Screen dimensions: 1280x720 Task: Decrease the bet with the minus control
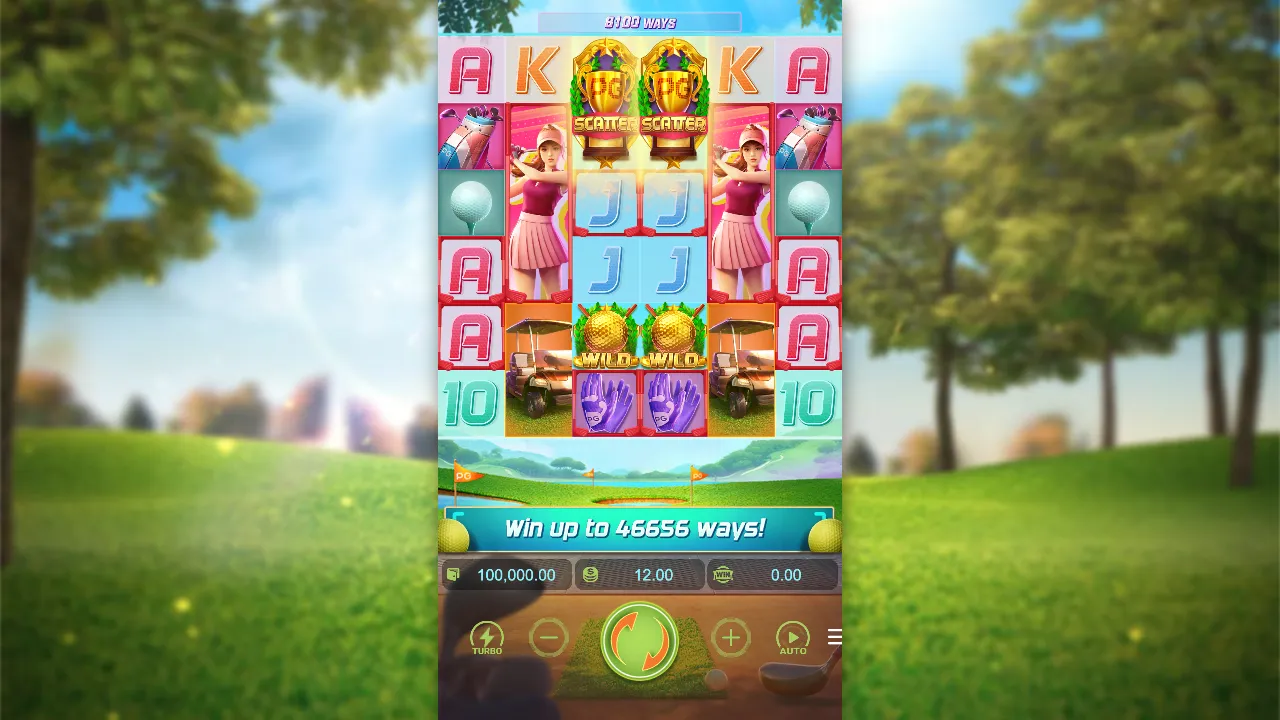coord(547,637)
